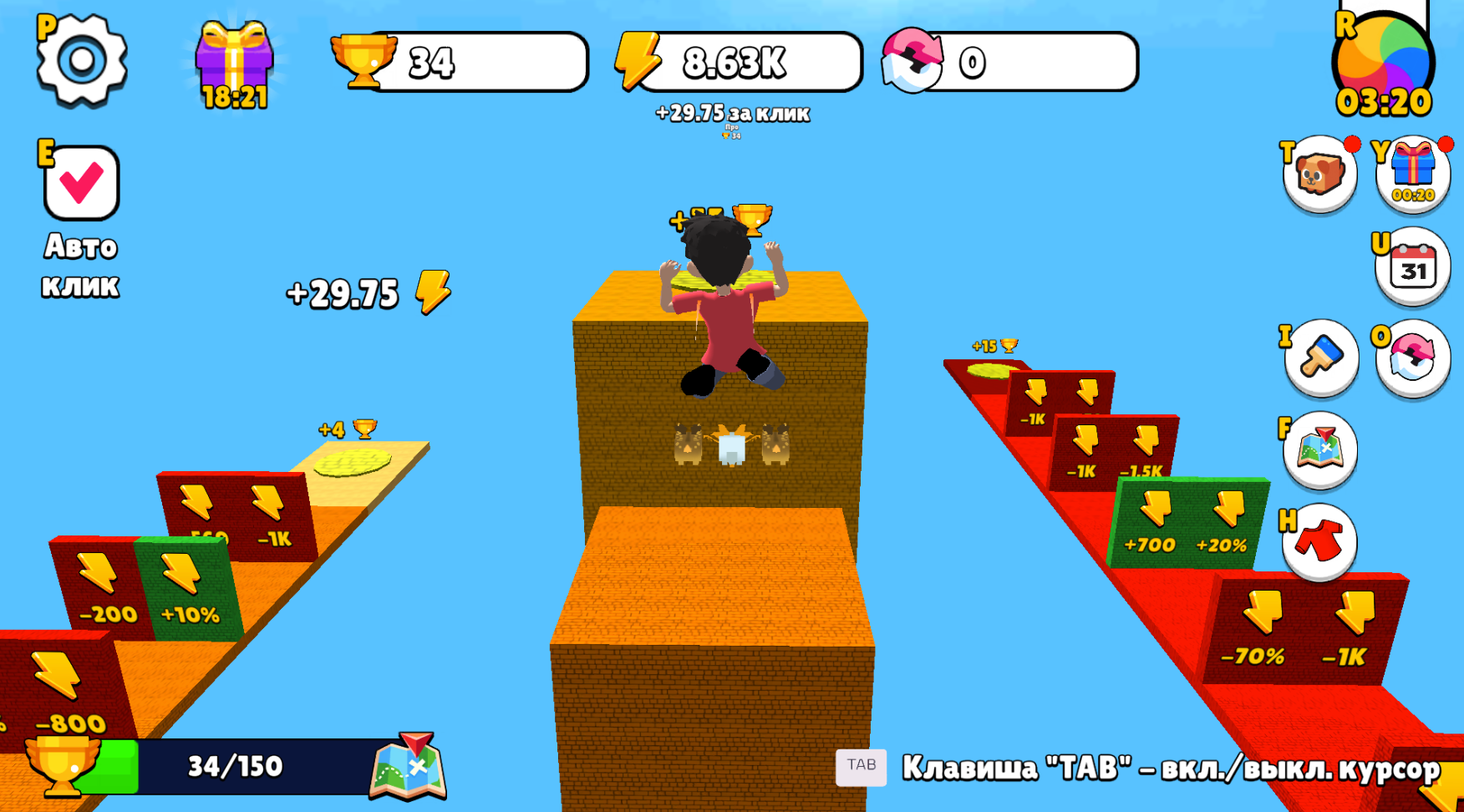Click the TAB cursor toggle hint
The image size is (1464, 812).
click(861, 766)
